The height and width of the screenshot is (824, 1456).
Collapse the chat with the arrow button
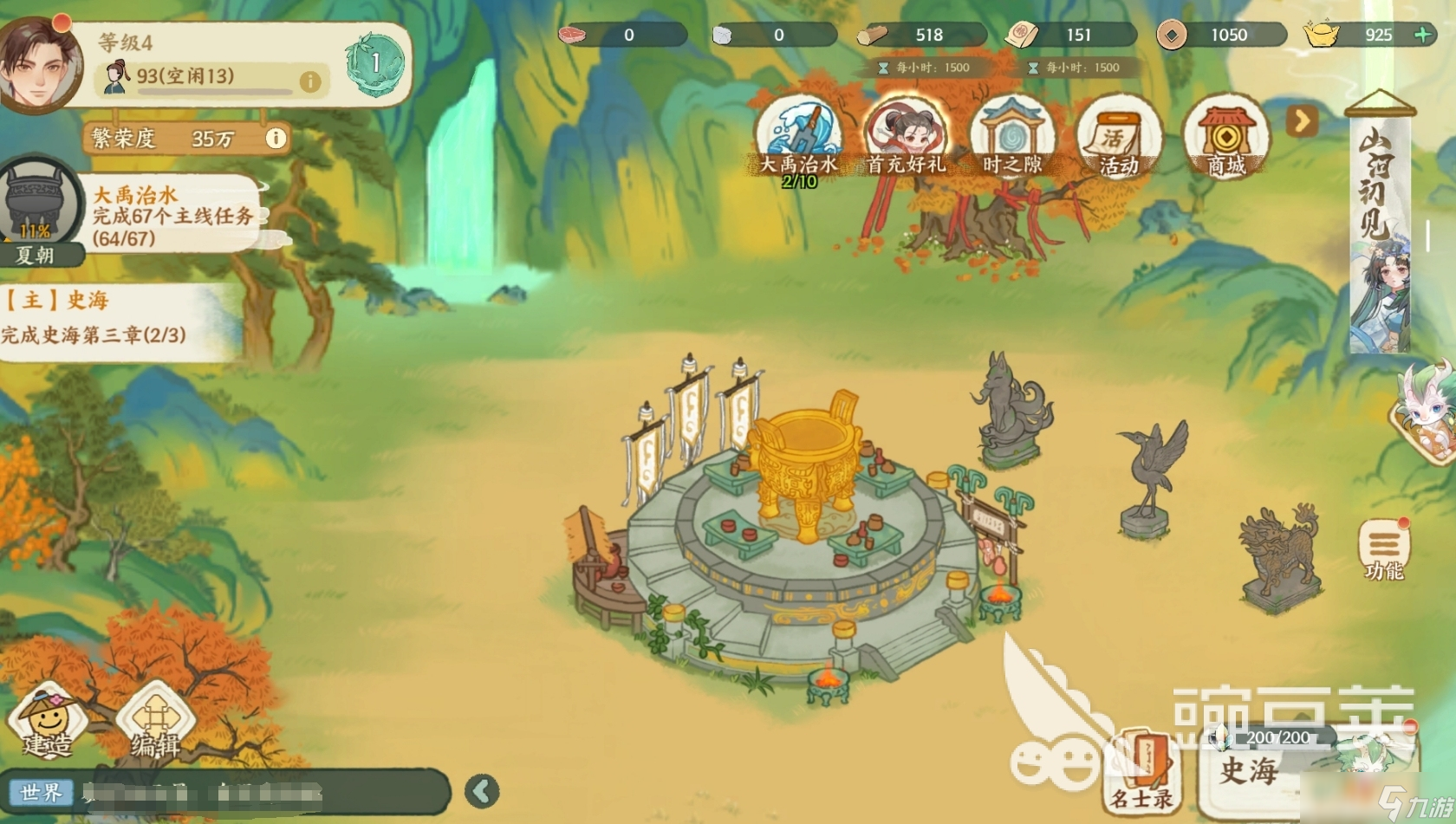tap(482, 790)
